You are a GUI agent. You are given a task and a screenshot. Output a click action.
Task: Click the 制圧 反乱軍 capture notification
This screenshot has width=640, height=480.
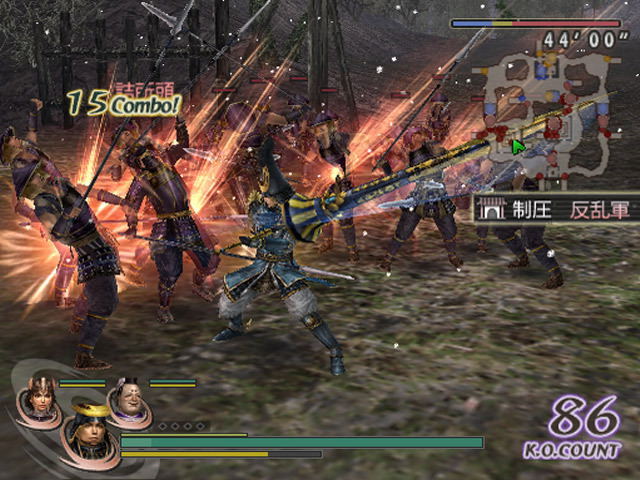click(555, 208)
